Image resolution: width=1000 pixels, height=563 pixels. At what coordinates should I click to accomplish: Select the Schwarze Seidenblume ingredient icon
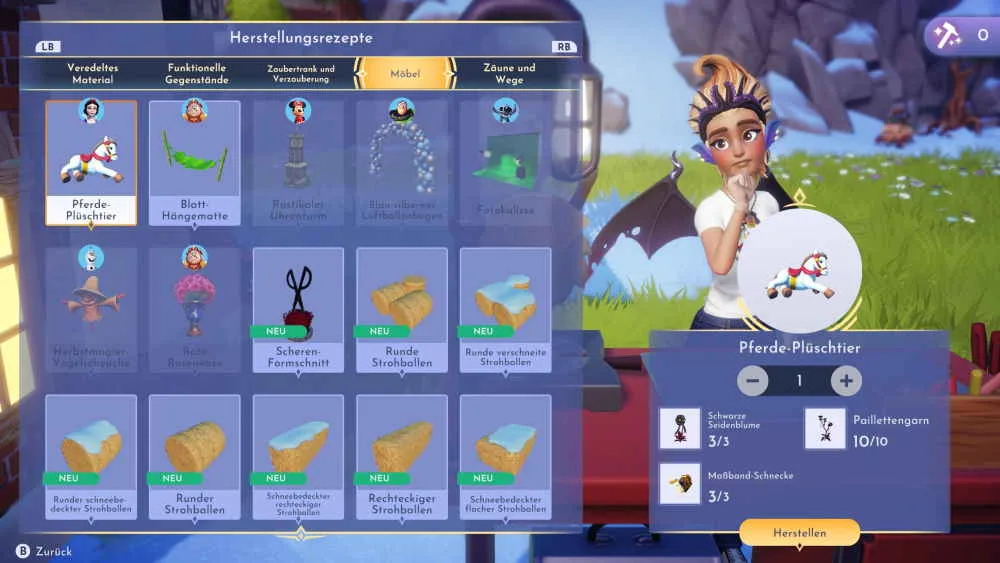coord(680,428)
